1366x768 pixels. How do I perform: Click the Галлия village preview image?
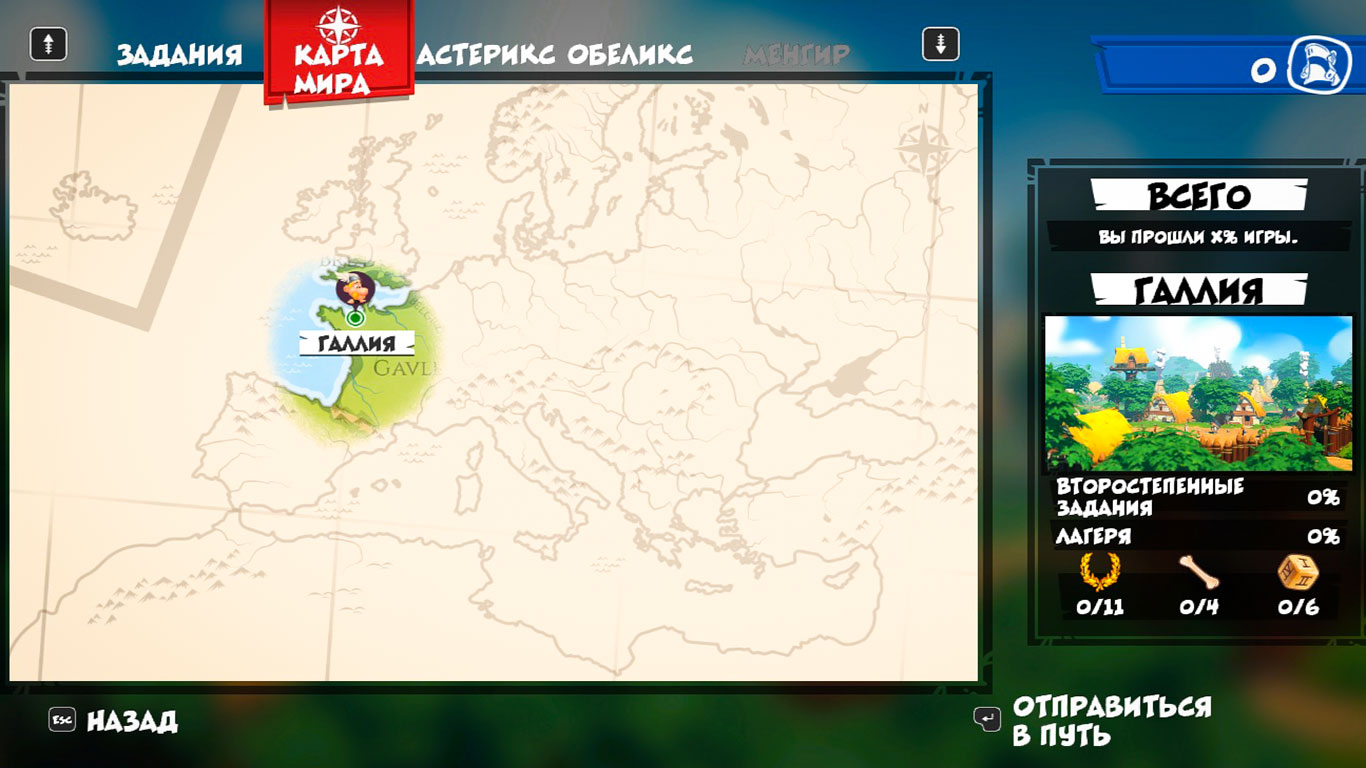1198,393
